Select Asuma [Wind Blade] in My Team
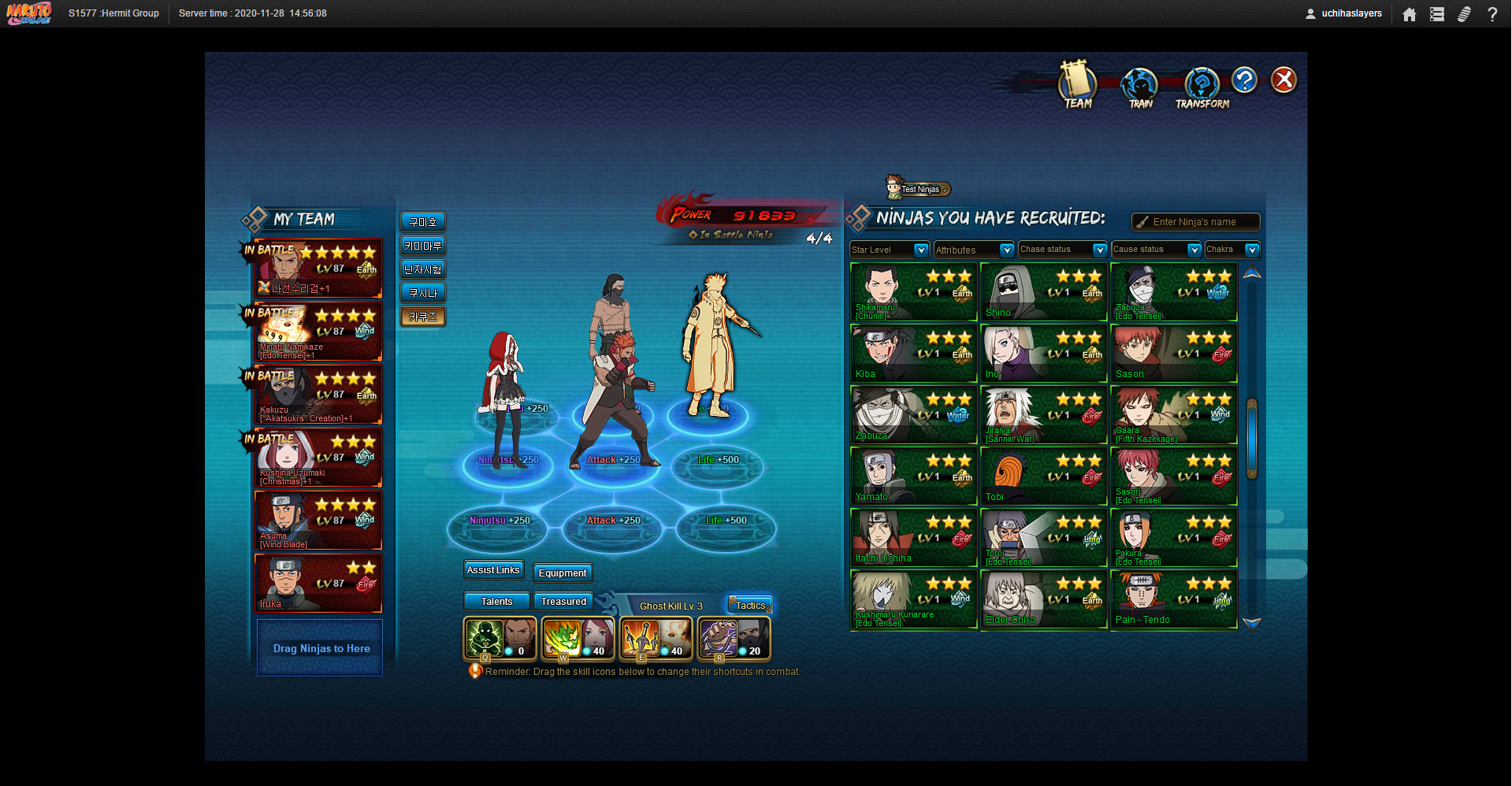The height and width of the screenshot is (786, 1512). [318, 521]
